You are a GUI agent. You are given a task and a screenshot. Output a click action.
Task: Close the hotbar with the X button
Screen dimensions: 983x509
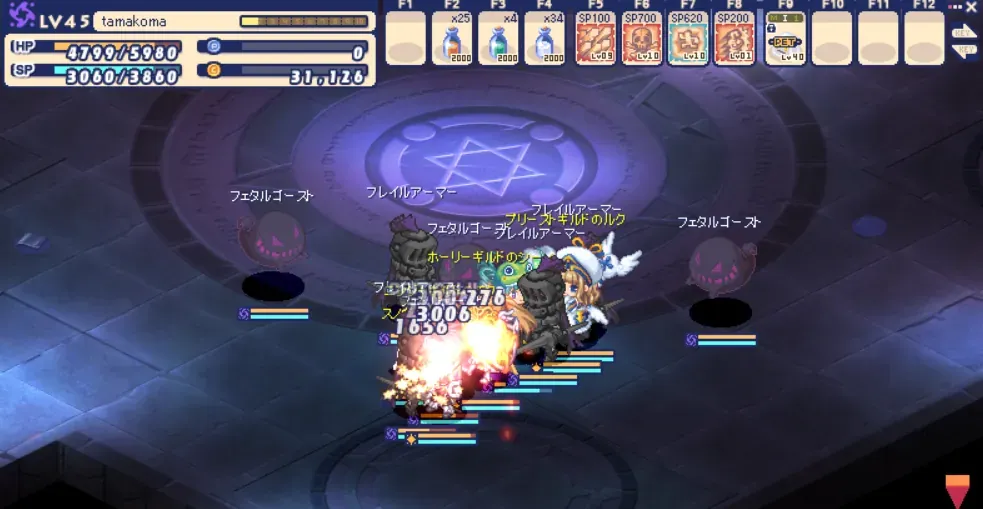(x=971, y=7)
